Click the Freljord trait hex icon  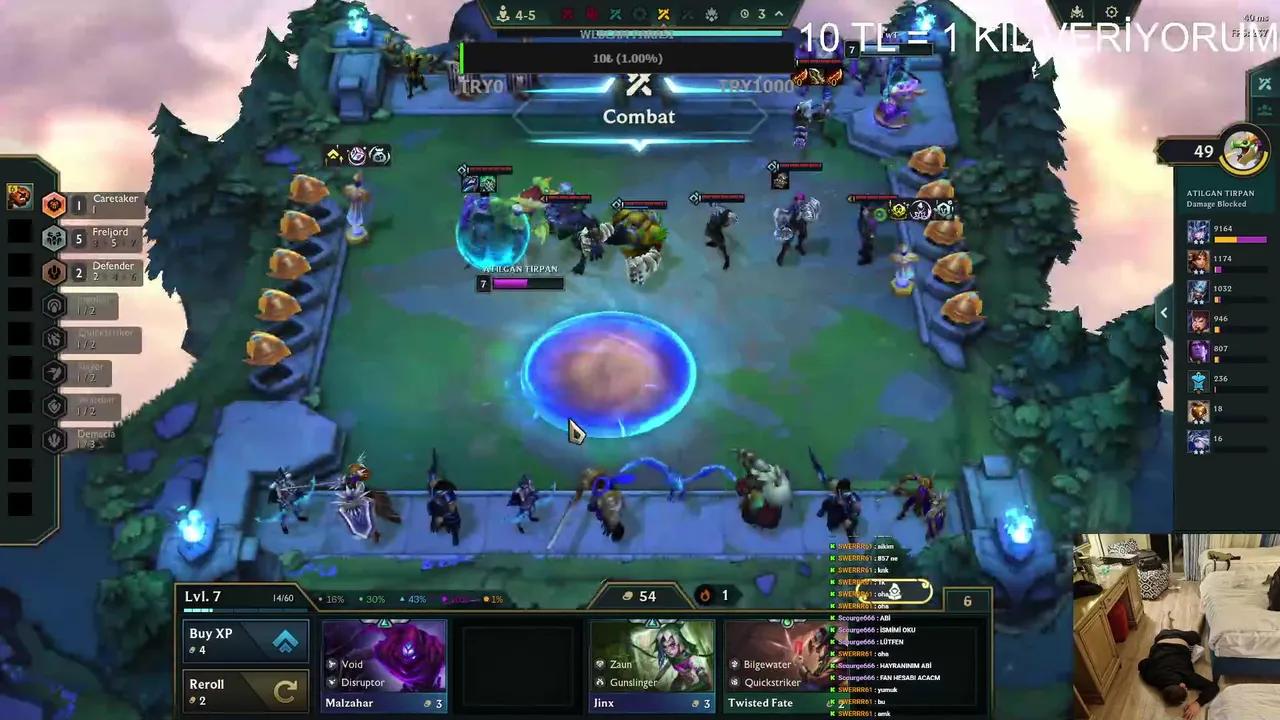click(x=54, y=238)
